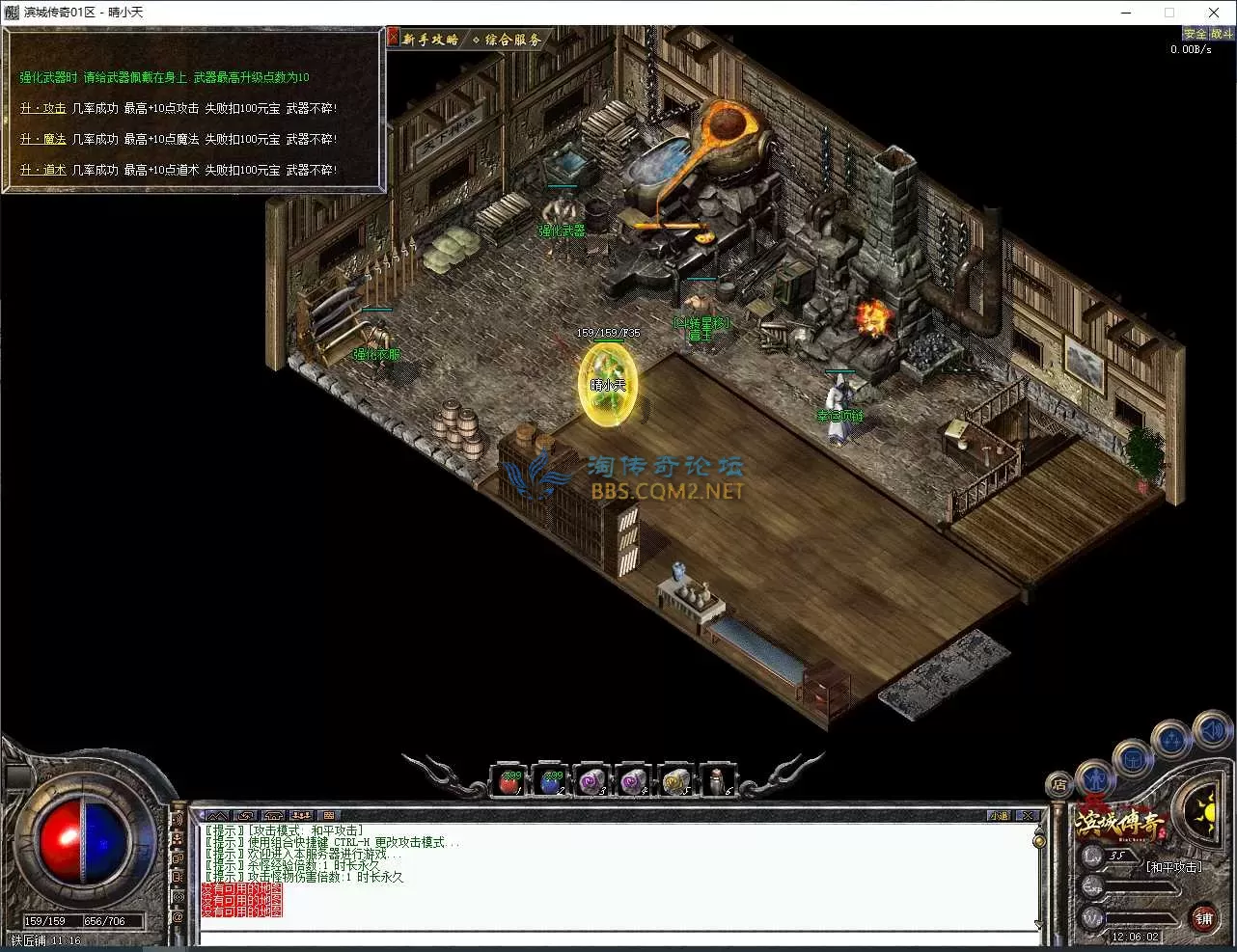Click the @ chat channel button
This screenshot has height=952, width=1237.
pos(178,917)
